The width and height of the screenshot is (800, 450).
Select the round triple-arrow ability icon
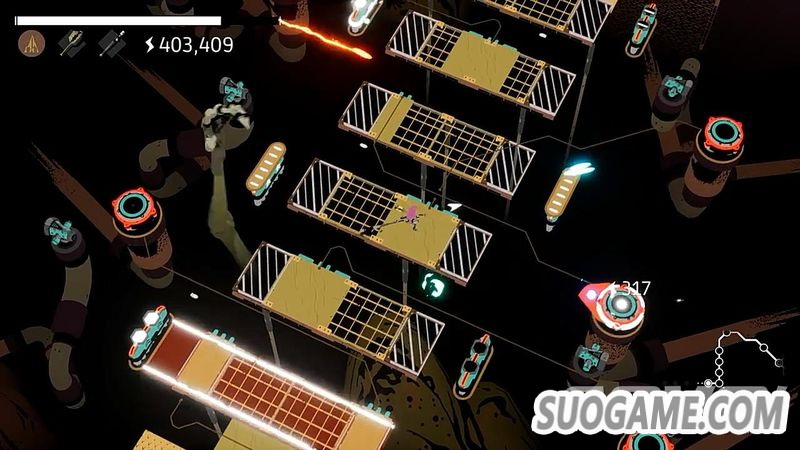click(x=32, y=43)
